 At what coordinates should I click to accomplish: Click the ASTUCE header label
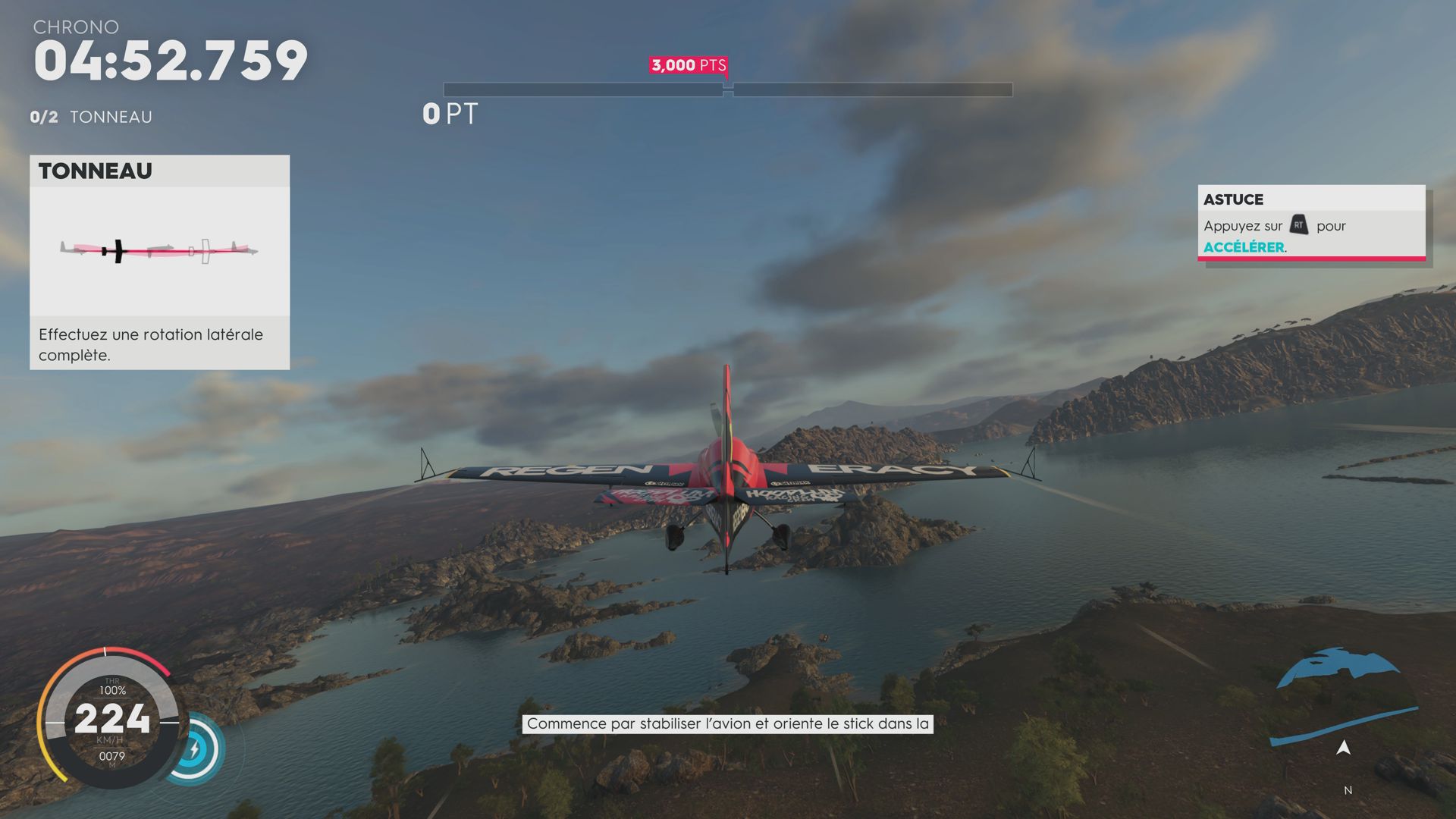[x=1234, y=199]
